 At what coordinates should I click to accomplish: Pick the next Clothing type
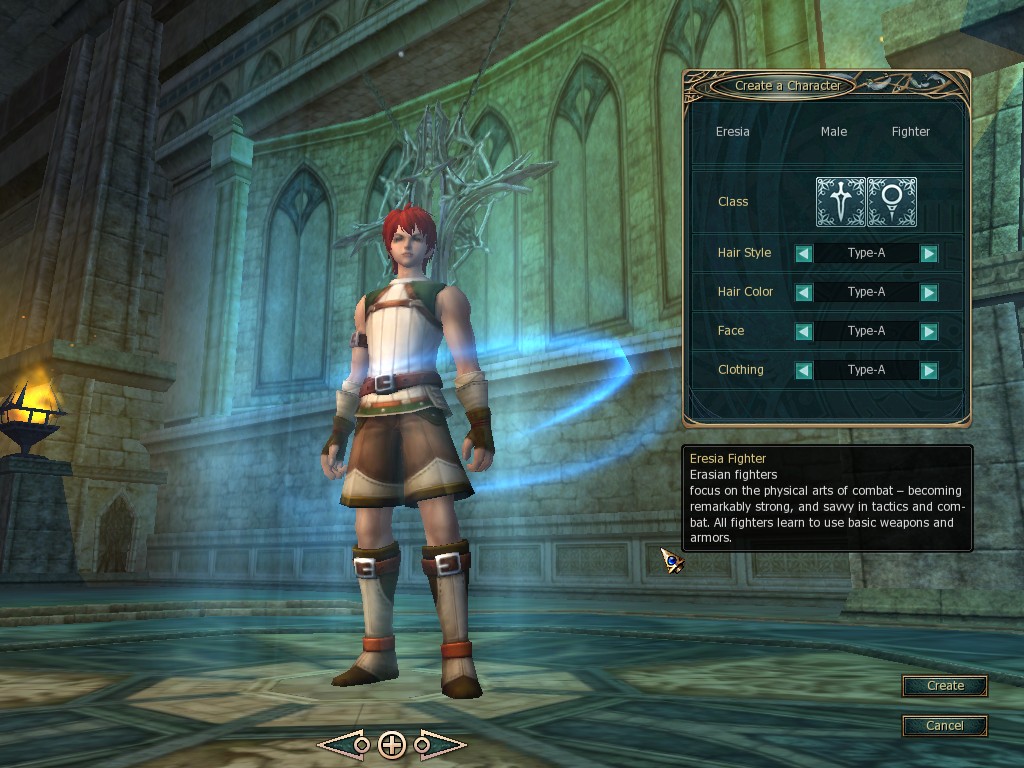click(929, 370)
